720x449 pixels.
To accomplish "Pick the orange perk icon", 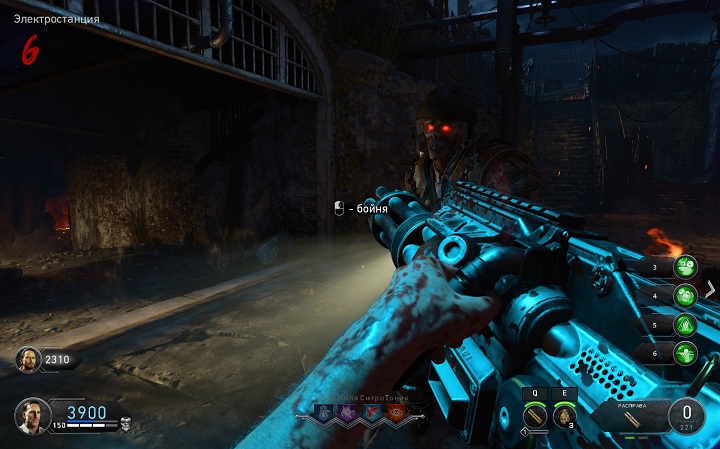I will [x=395, y=412].
